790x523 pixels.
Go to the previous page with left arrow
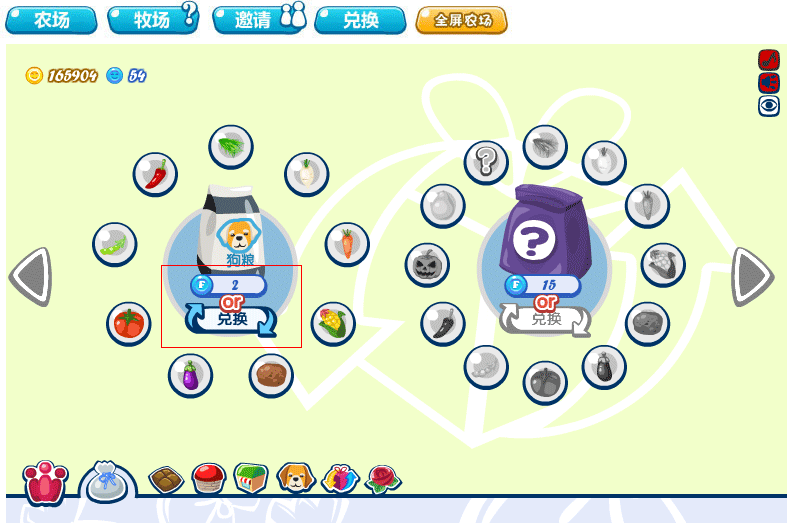30,276
